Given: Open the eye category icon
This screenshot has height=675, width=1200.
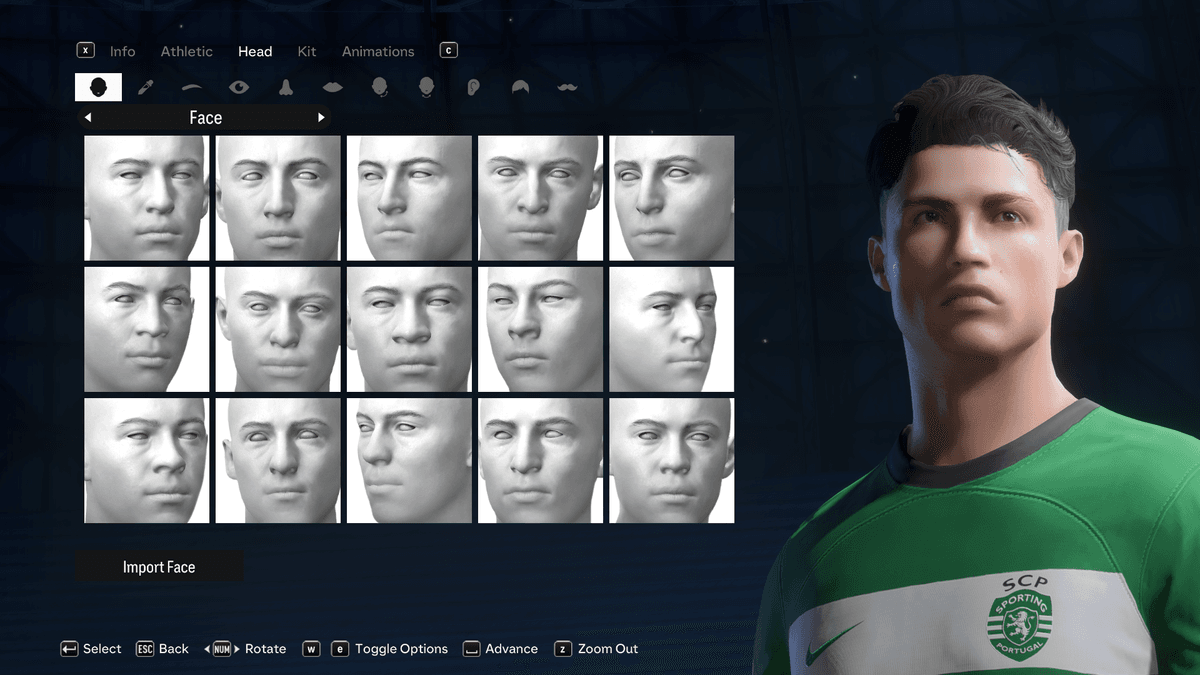Looking at the screenshot, I should 239,88.
